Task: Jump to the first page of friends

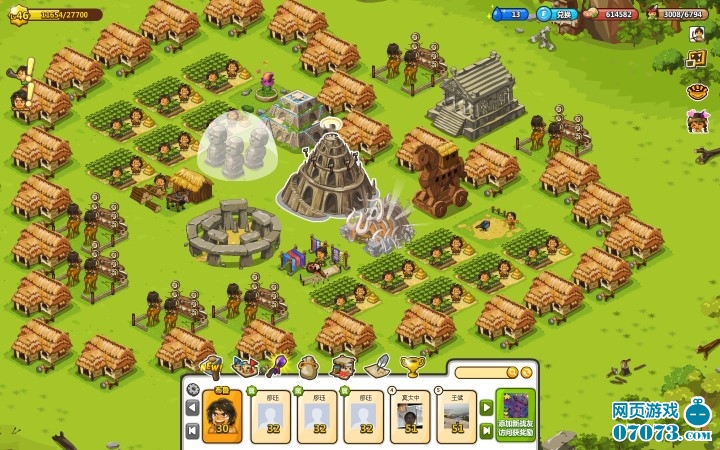Action: point(192,430)
